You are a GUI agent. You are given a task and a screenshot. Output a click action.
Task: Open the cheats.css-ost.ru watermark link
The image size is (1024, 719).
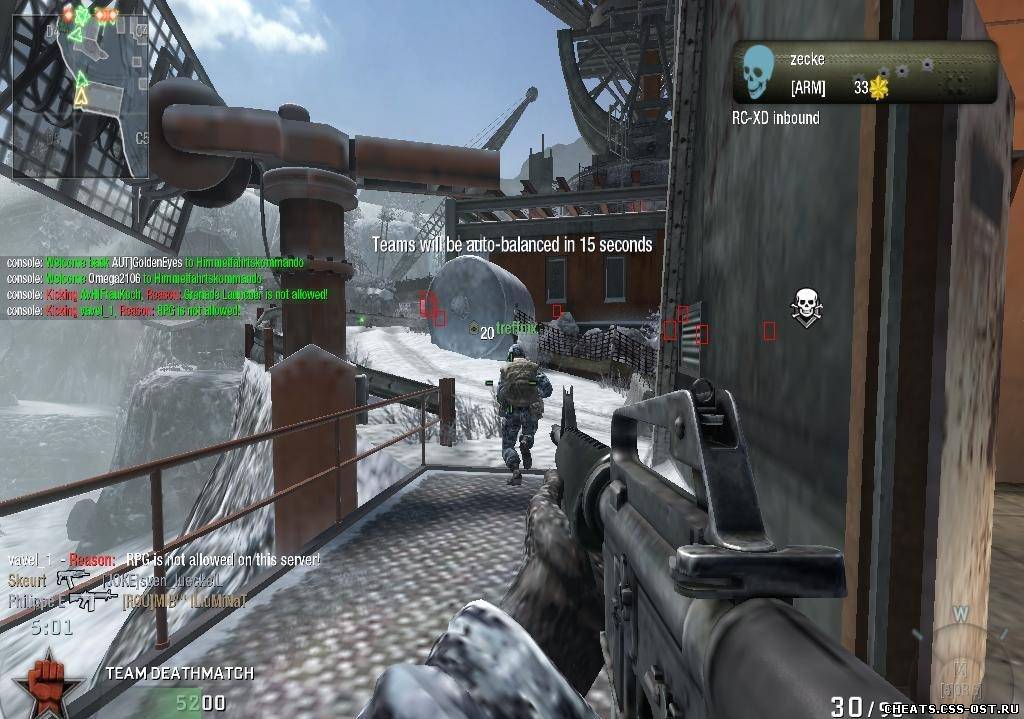(x=950, y=708)
